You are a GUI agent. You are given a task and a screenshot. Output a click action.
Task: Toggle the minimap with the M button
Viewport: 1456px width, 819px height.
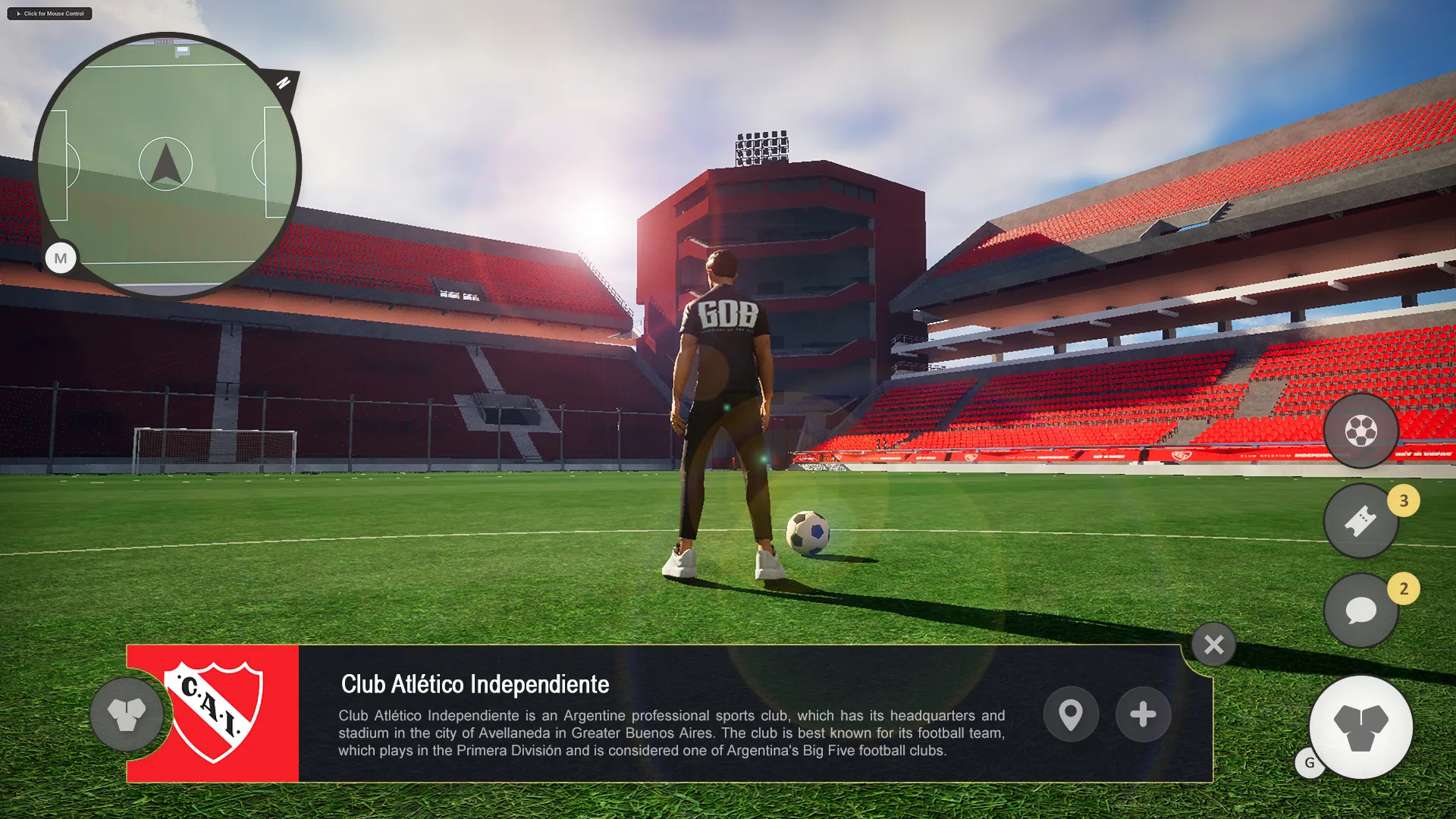[x=61, y=259]
